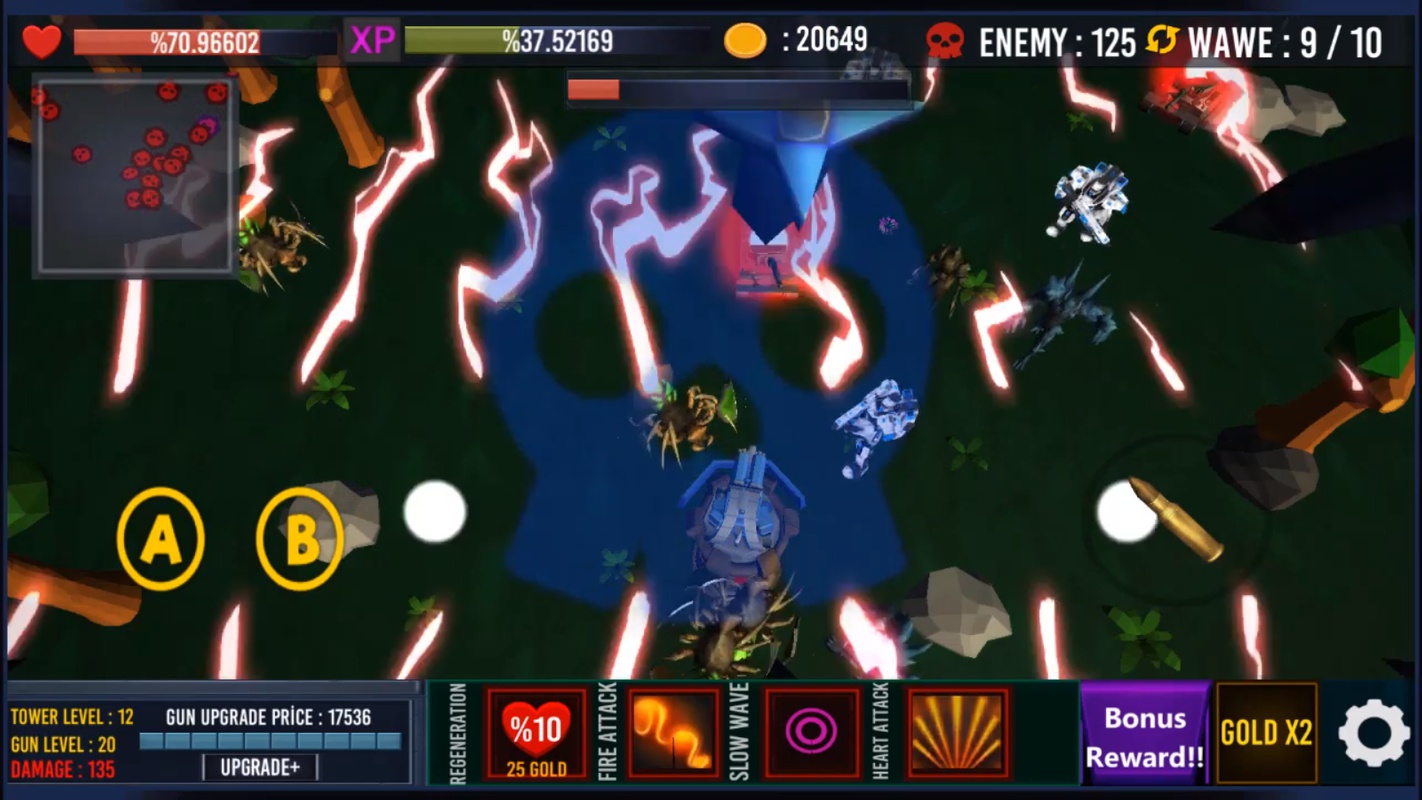The width and height of the screenshot is (1422, 800).
Task: Tap the yellow B action button
Action: (299, 539)
